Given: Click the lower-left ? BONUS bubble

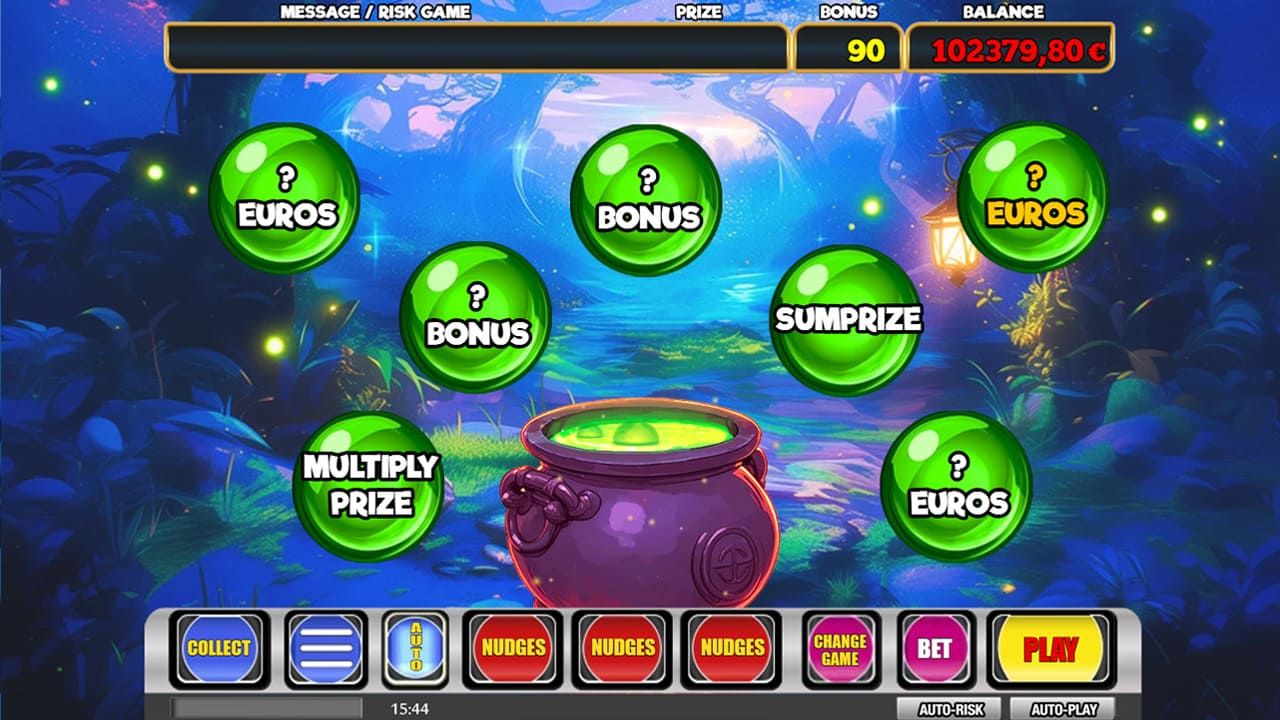Looking at the screenshot, I should (477, 315).
